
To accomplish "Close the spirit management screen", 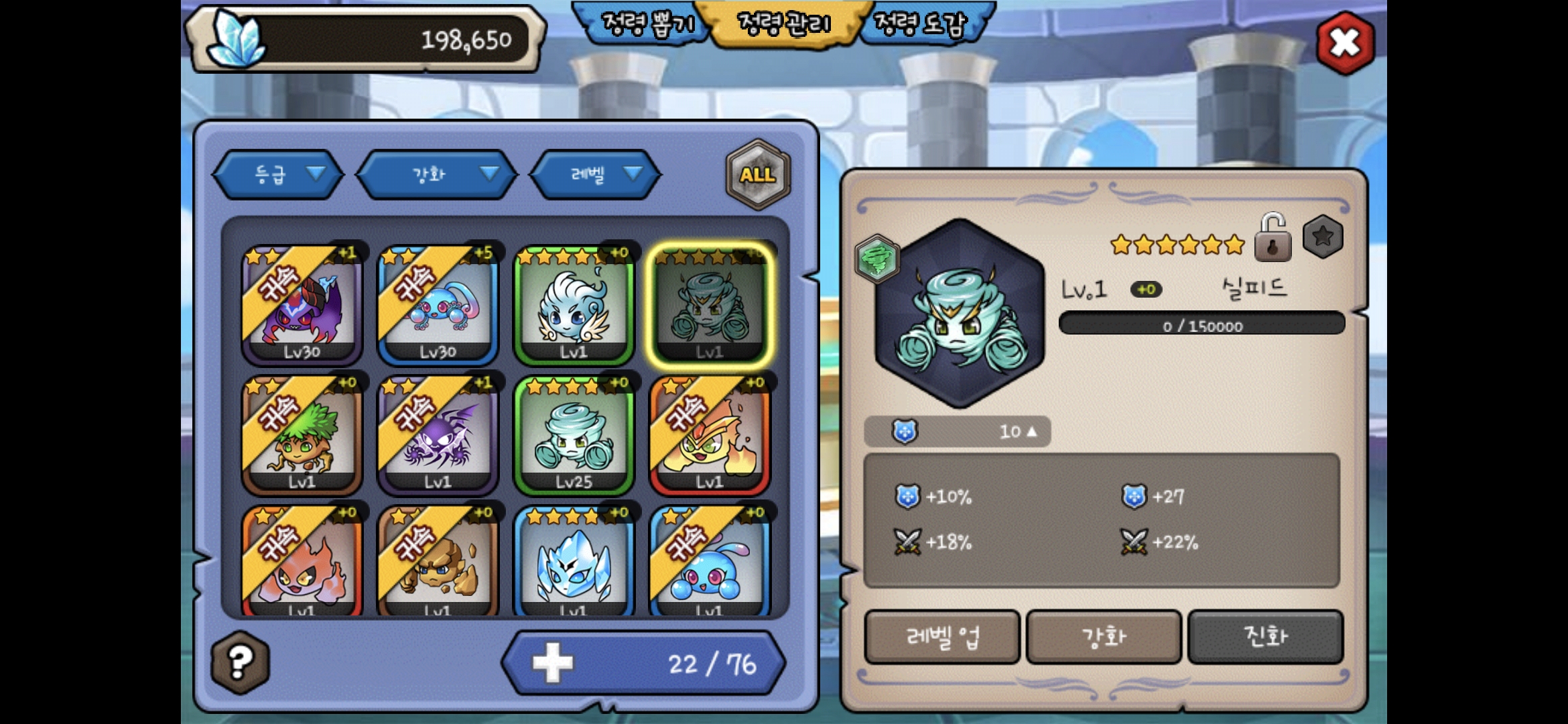I will [x=1344, y=44].
